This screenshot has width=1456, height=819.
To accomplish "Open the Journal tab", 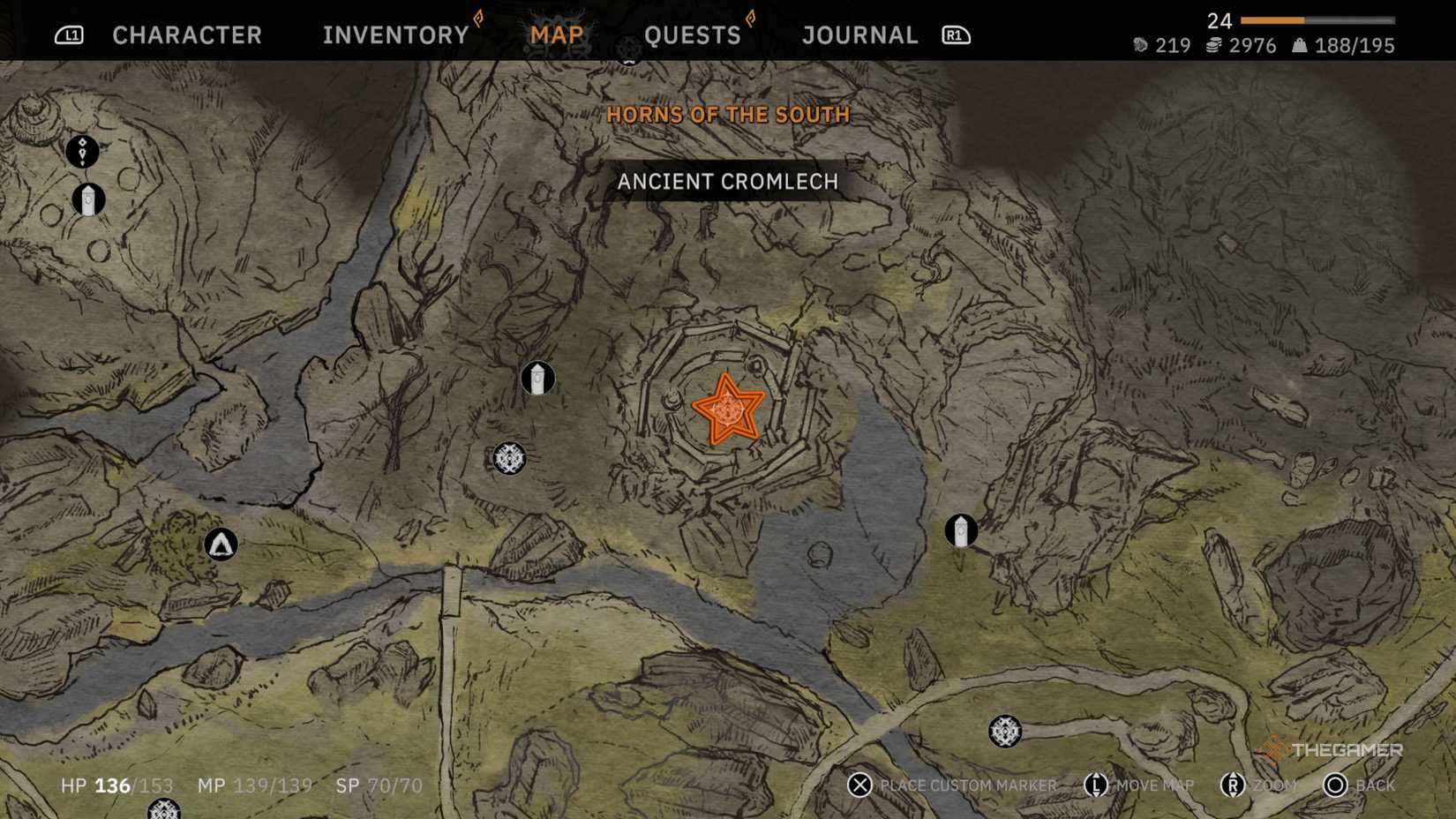I will tap(860, 35).
